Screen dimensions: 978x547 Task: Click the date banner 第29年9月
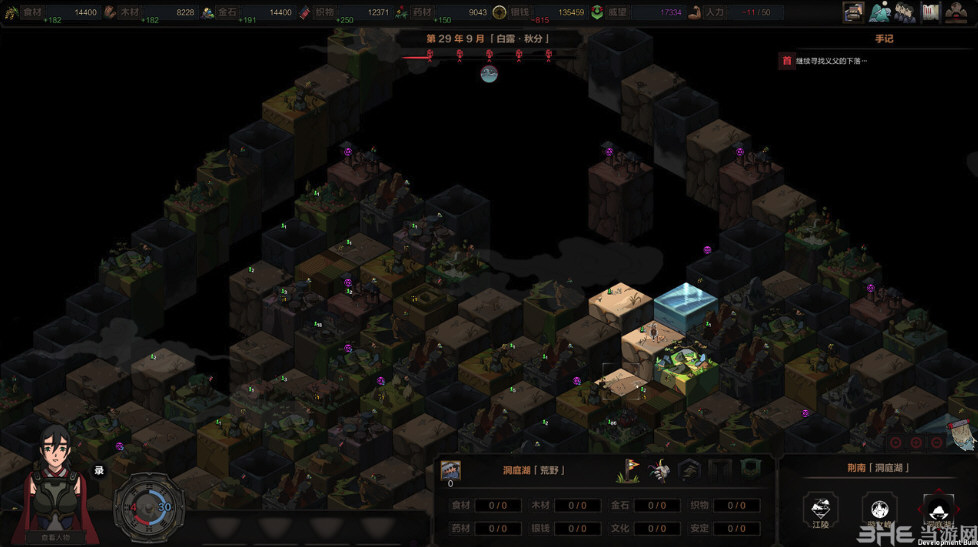488,39
